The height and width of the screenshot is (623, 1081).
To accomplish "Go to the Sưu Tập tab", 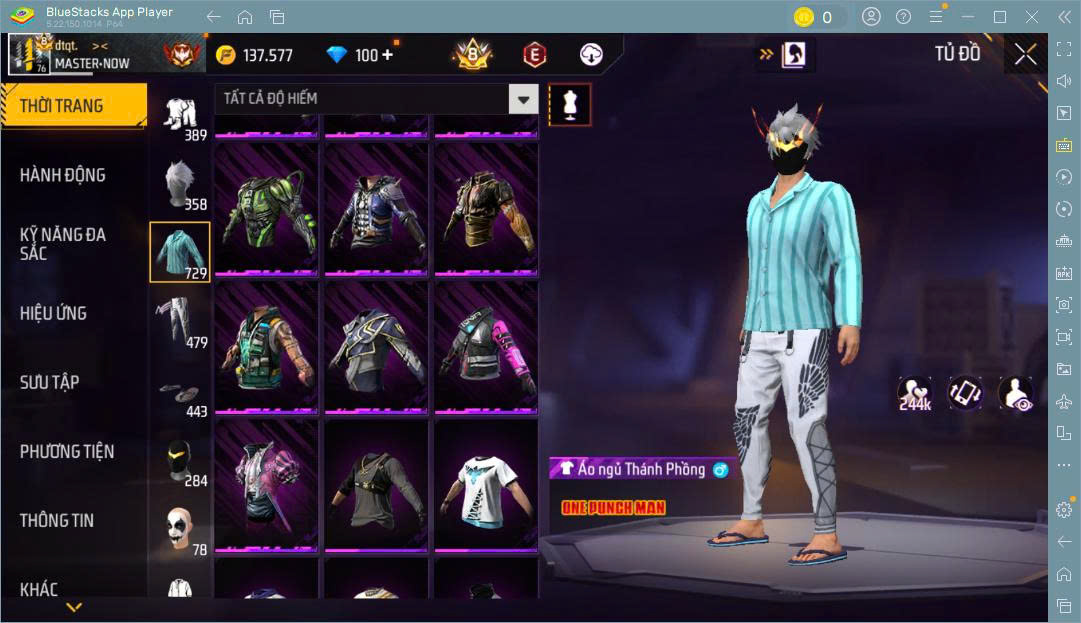I will tap(49, 382).
